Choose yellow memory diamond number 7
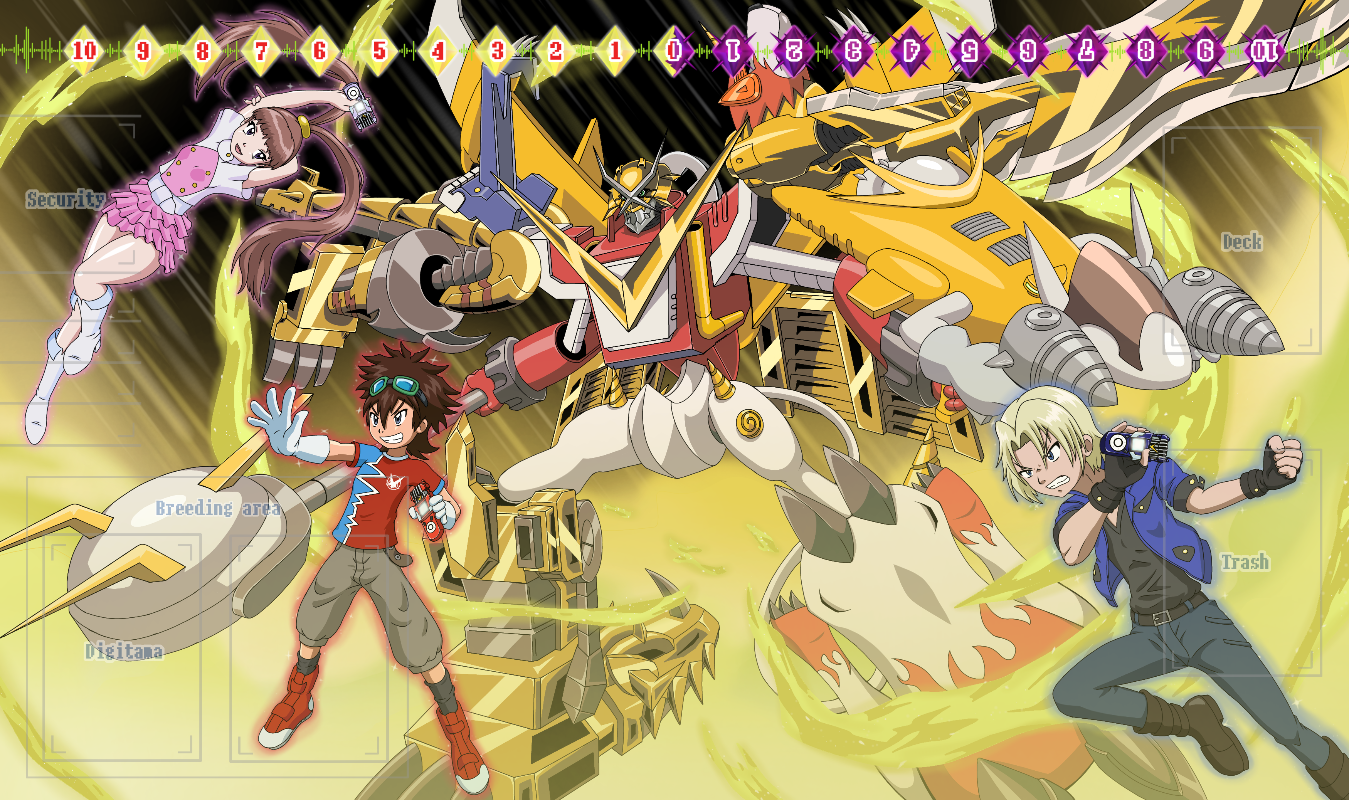This screenshot has height=800, width=1349. coord(261,50)
